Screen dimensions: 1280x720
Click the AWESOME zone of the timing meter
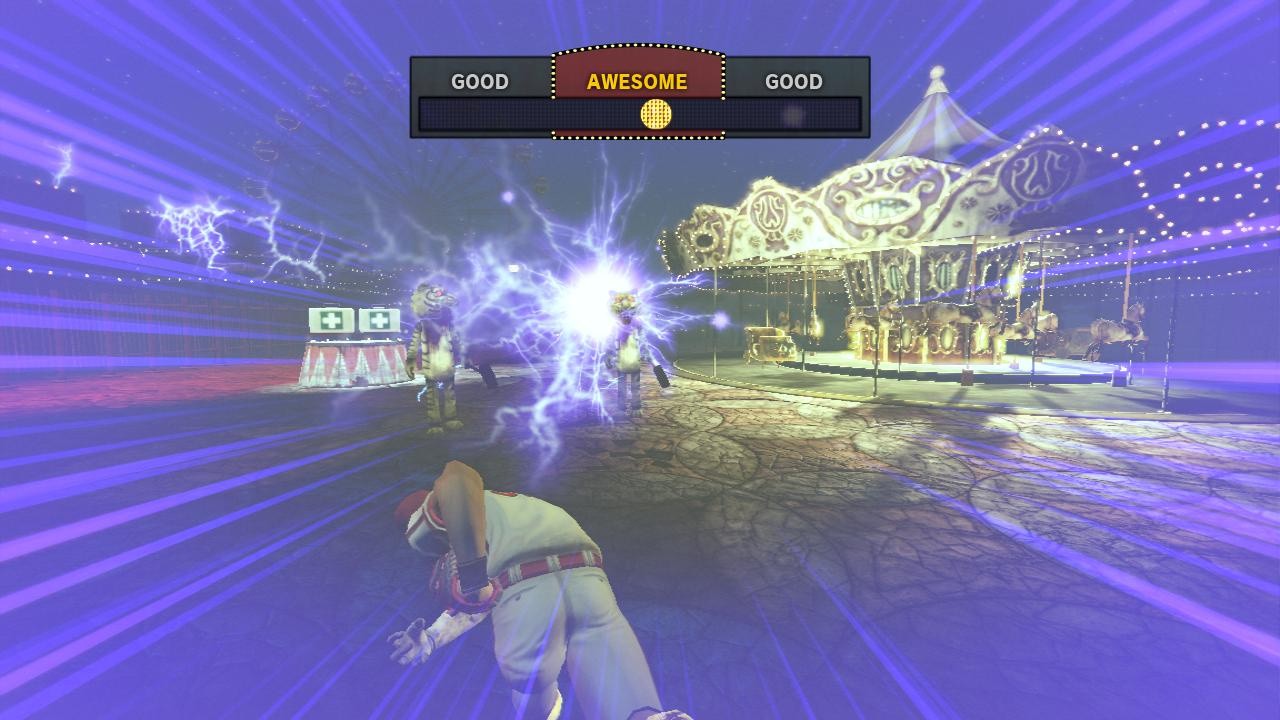(x=637, y=80)
